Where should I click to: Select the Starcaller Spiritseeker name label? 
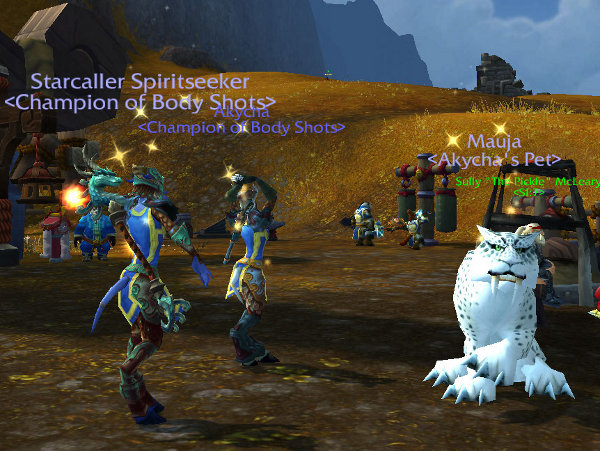pos(140,81)
